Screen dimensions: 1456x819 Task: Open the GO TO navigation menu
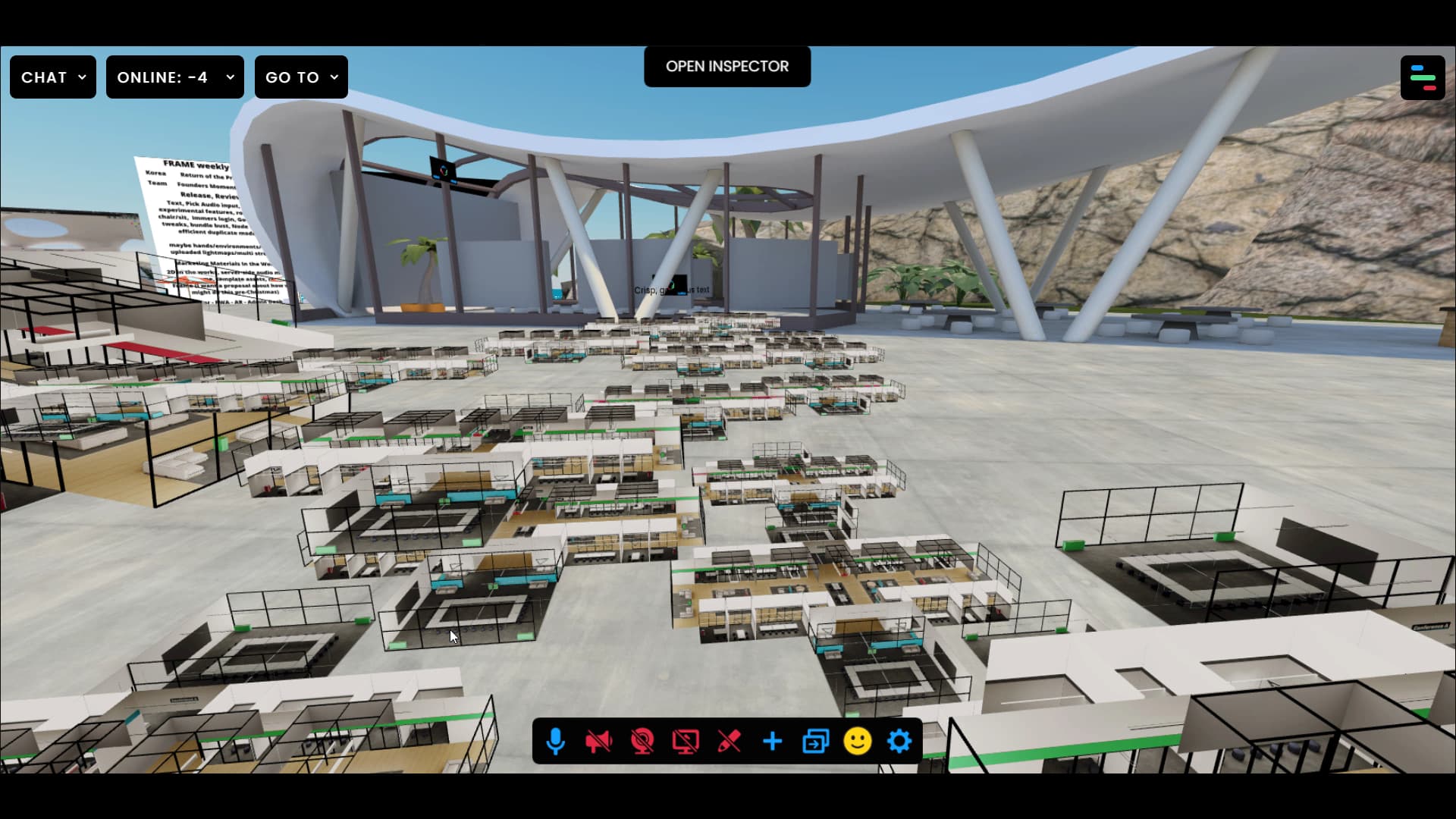[300, 77]
